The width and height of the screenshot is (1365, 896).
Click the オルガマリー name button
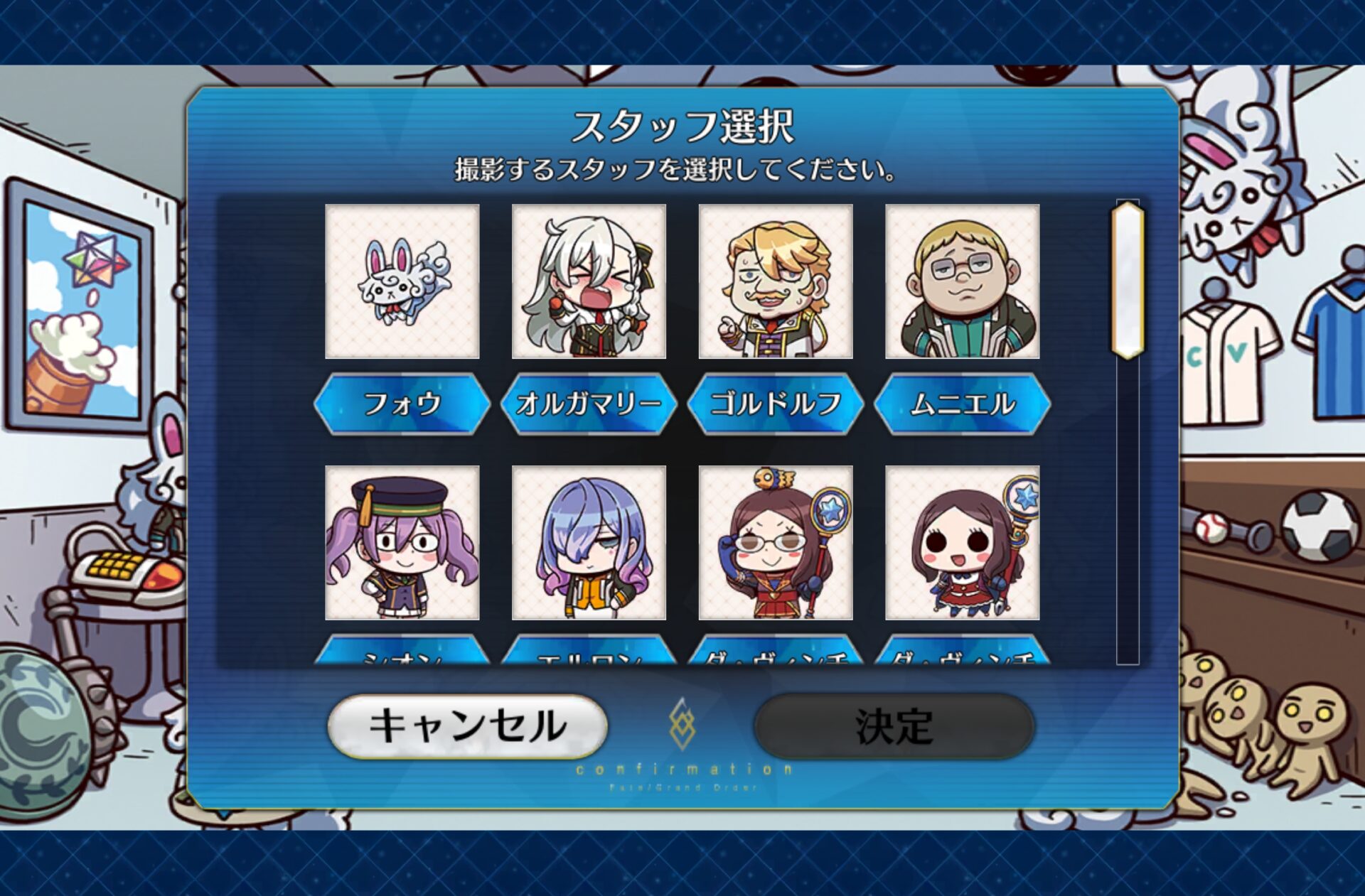coord(589,404)
